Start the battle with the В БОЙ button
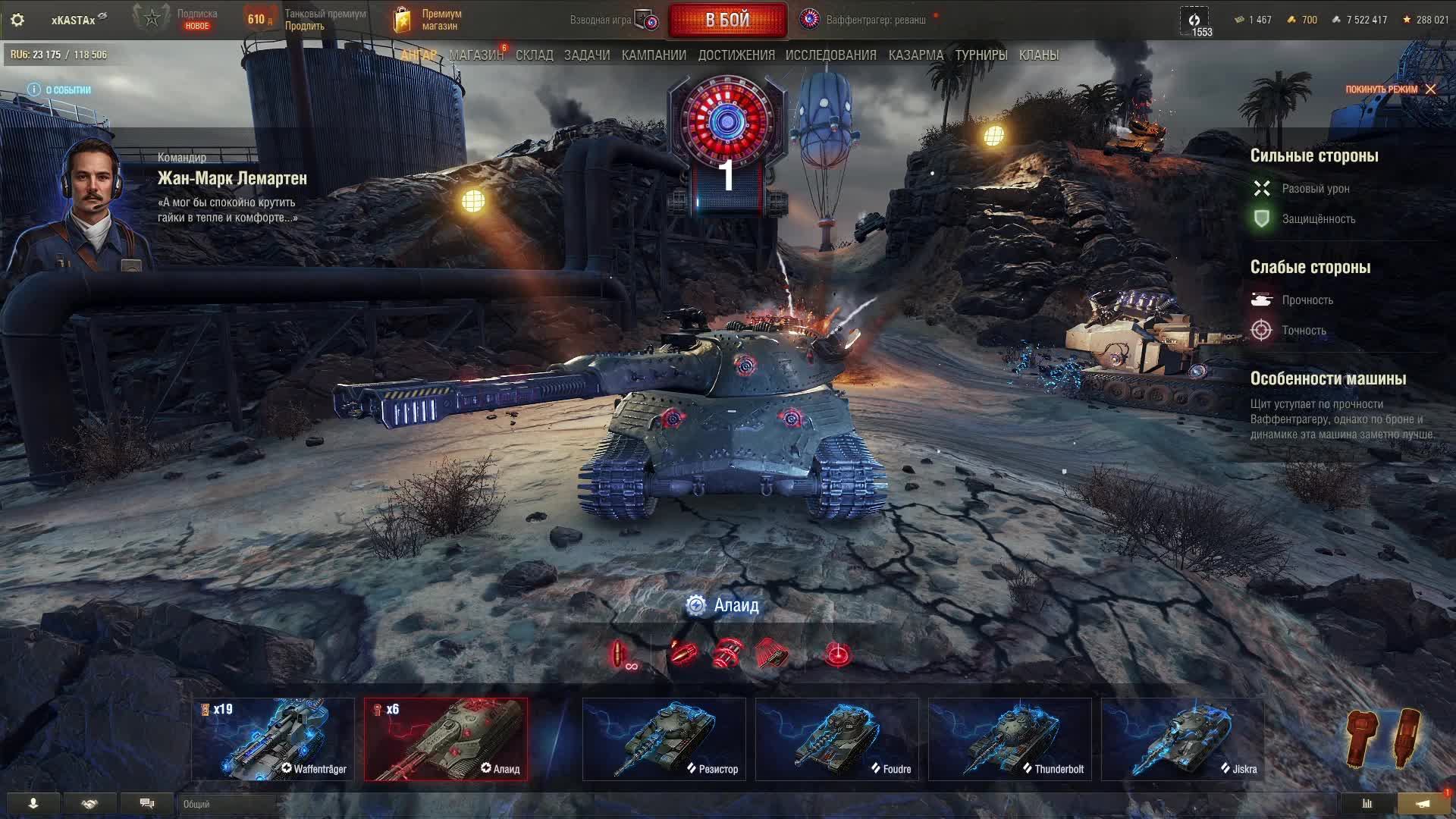The height and width of the screenshot is (819, 1456). click(x=727, y=20)
